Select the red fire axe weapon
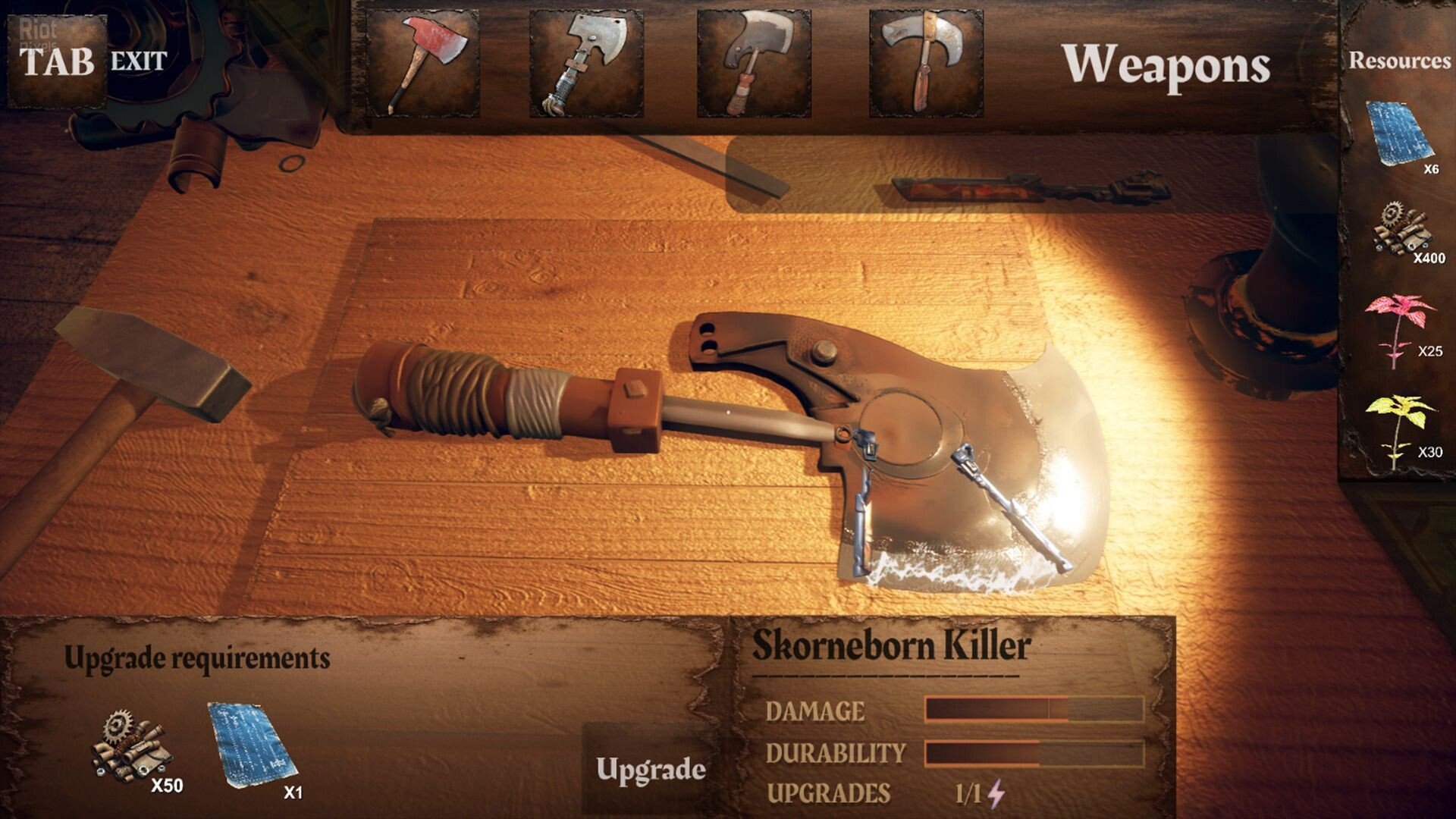Viewport: 1456px width, 819px height. (x=422, y=64)
